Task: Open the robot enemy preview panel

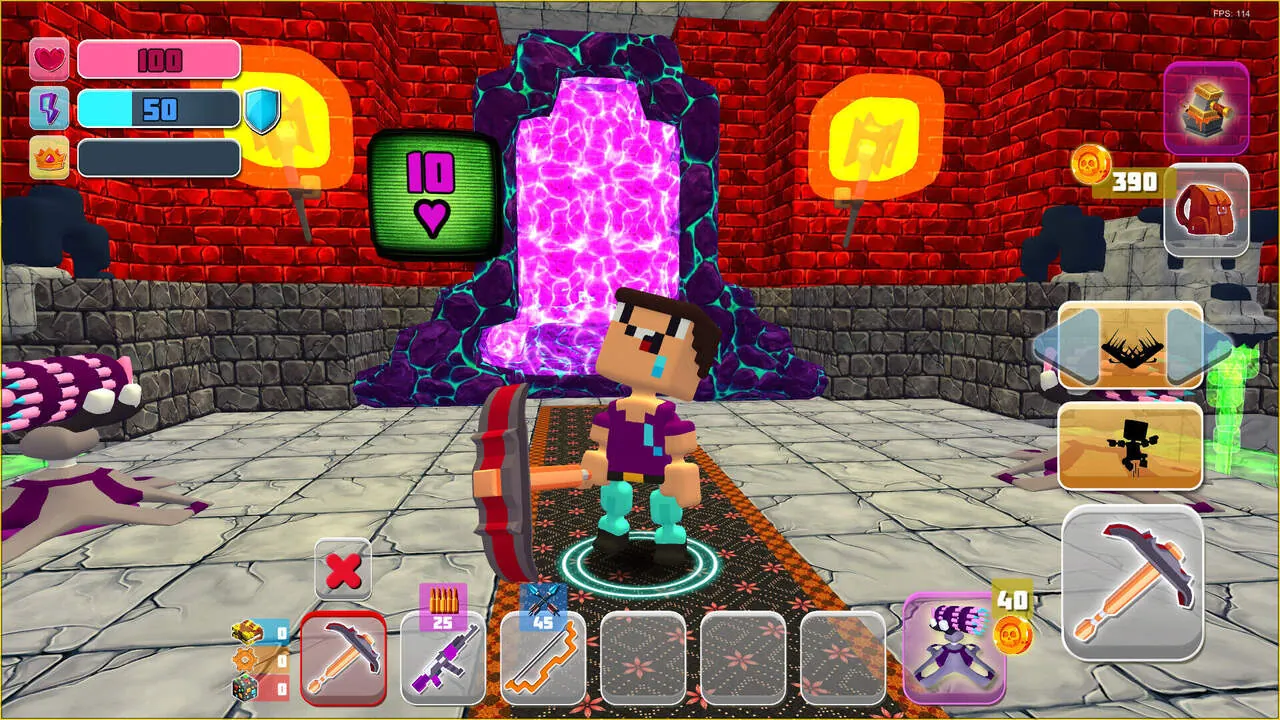Action: point(1130,445)
